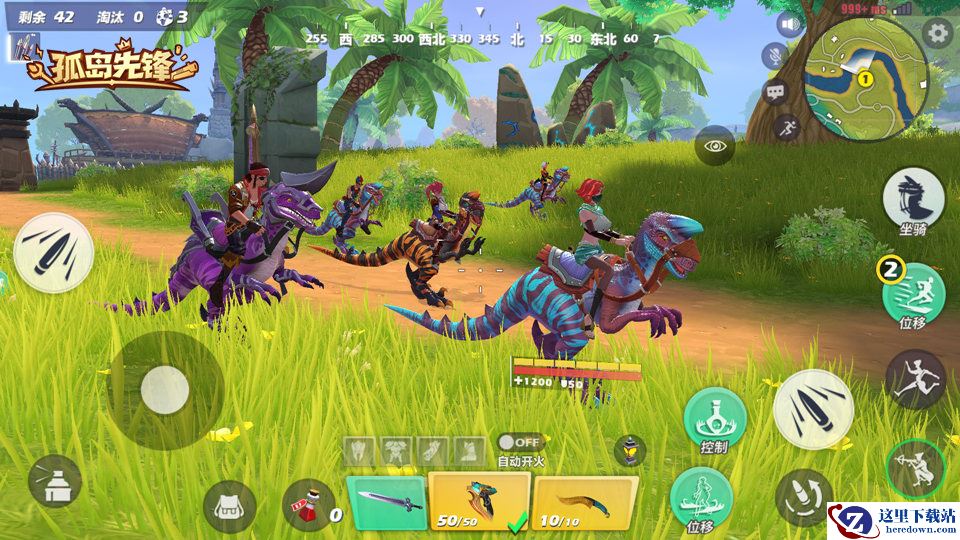Select the 10/10 curved blade weapon slot
Image resolution: width=960 pixels, height=540 pixels.
coord(584,501)
